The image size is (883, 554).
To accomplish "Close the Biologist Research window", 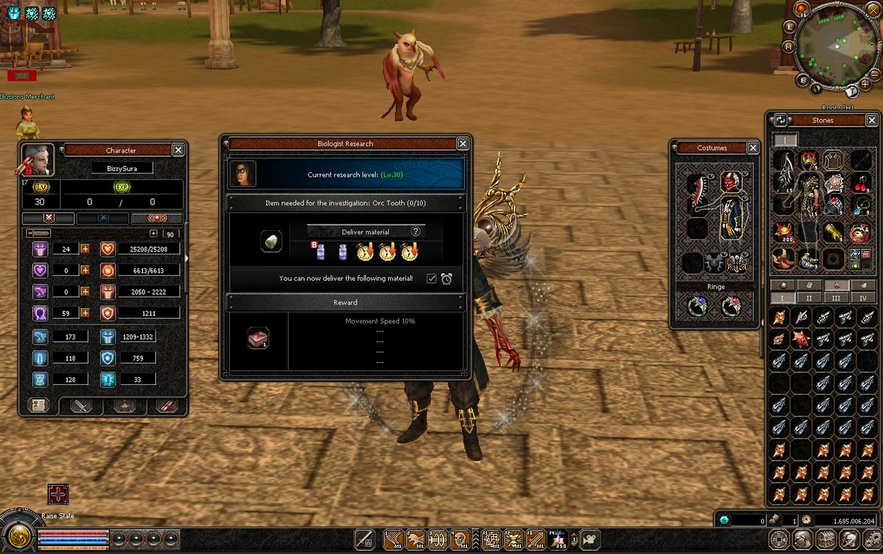I will tap(462, 144).
